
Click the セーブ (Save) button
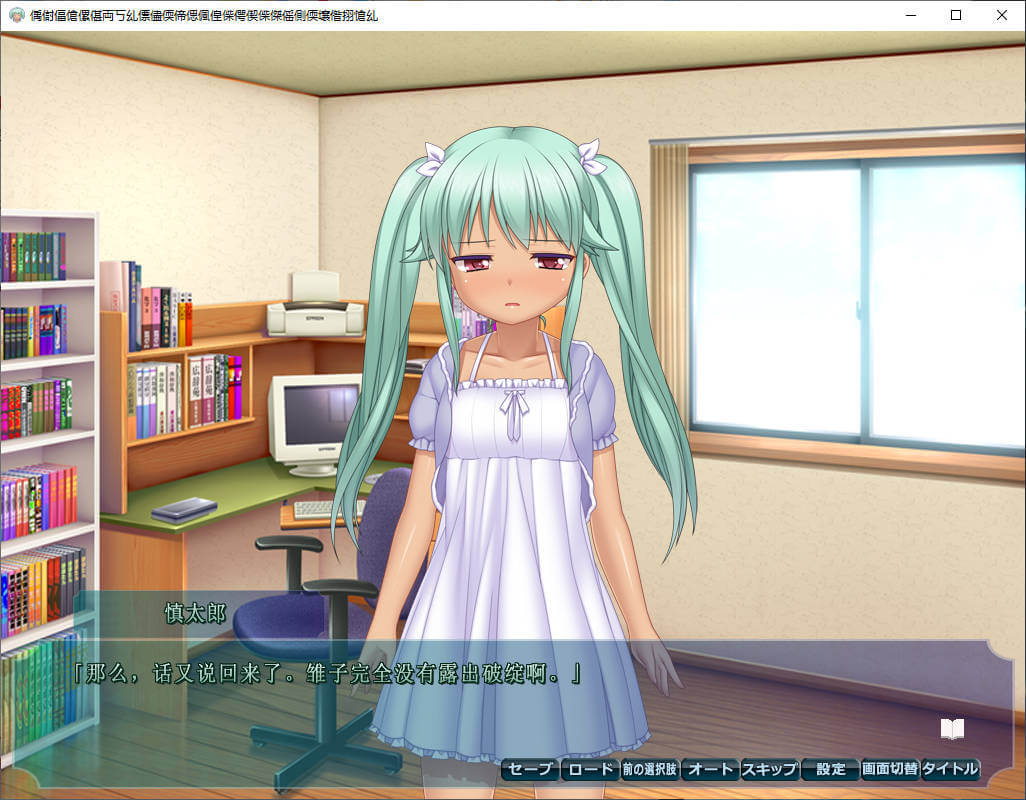(530, 769)
